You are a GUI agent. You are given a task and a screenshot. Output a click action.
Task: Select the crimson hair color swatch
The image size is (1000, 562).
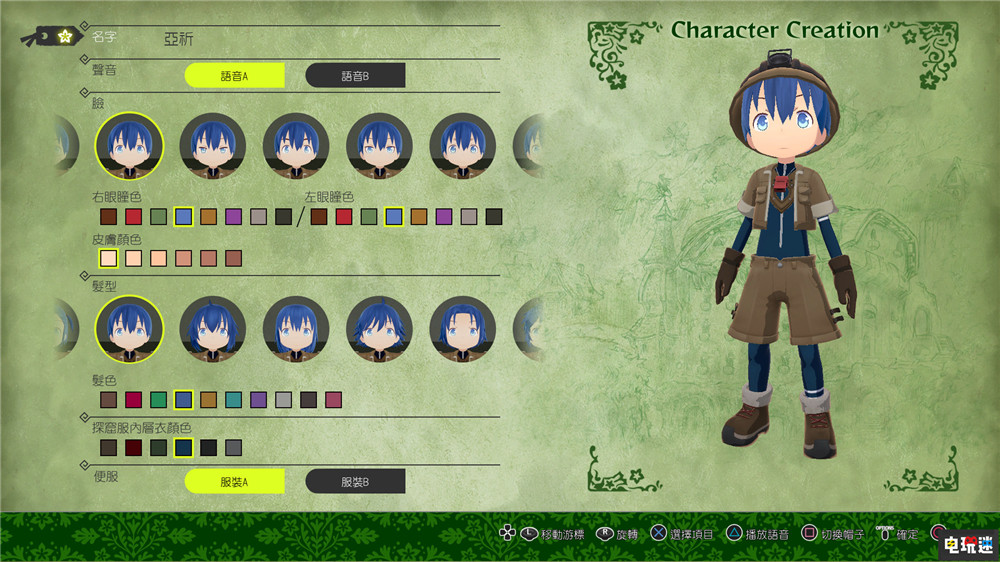[x=133, y=400]
